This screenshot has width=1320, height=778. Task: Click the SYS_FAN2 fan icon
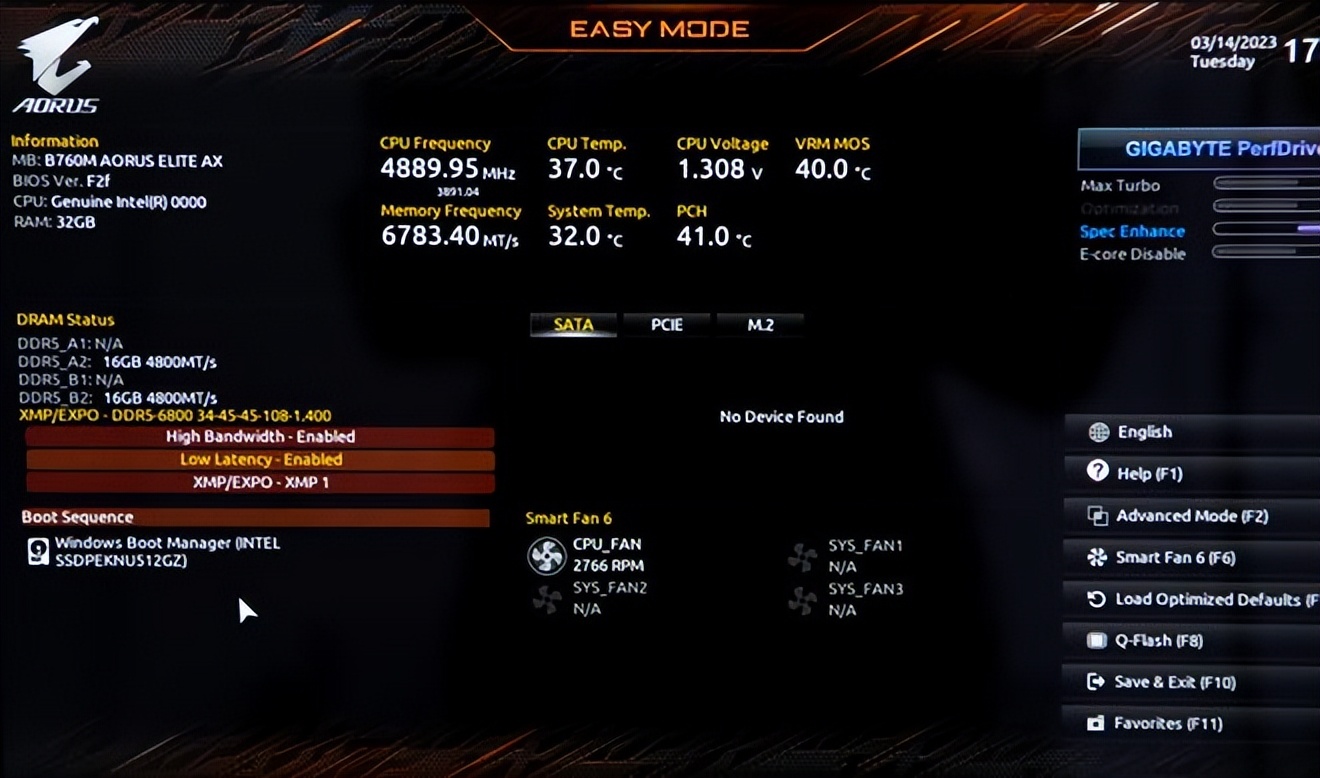545,599
